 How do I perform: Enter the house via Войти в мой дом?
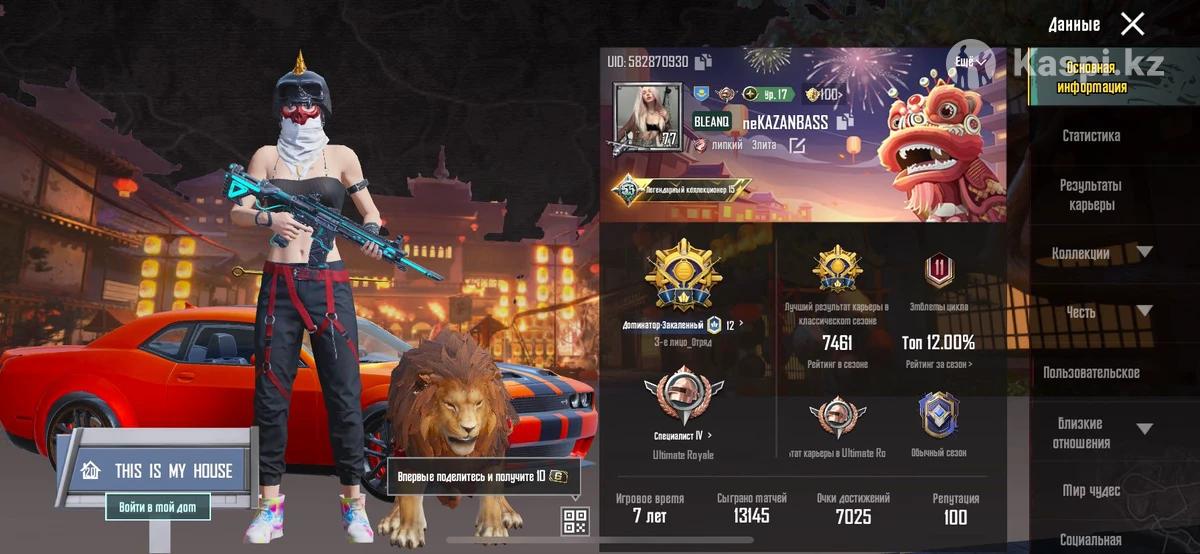(158, 507)
